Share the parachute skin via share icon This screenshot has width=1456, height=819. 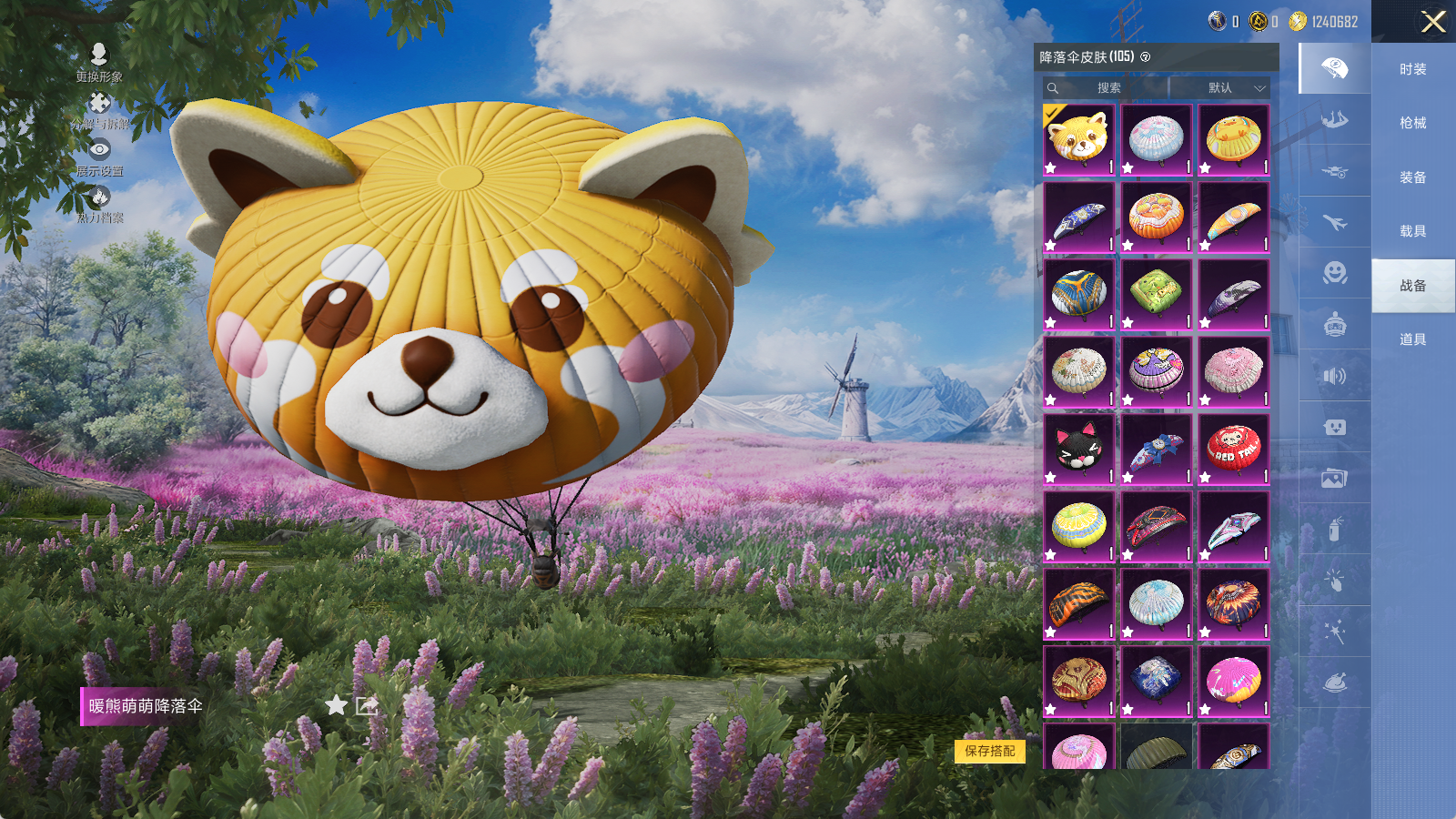(367, 705)
